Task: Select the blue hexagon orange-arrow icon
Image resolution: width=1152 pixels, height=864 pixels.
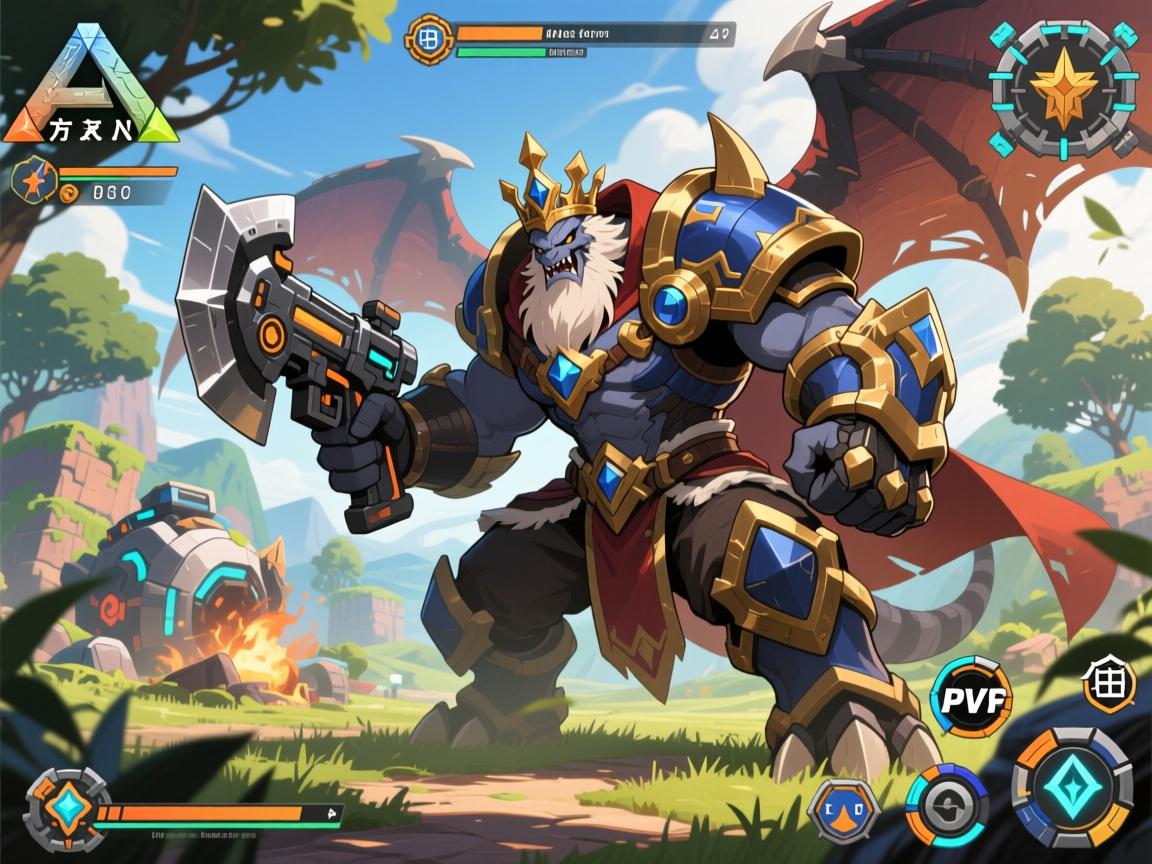Action: [x=842, y=809]
